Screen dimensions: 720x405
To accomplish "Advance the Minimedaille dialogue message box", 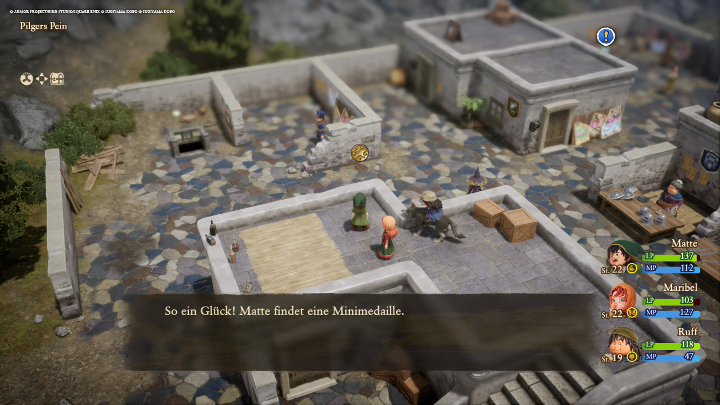I will (x=360, y=311).
